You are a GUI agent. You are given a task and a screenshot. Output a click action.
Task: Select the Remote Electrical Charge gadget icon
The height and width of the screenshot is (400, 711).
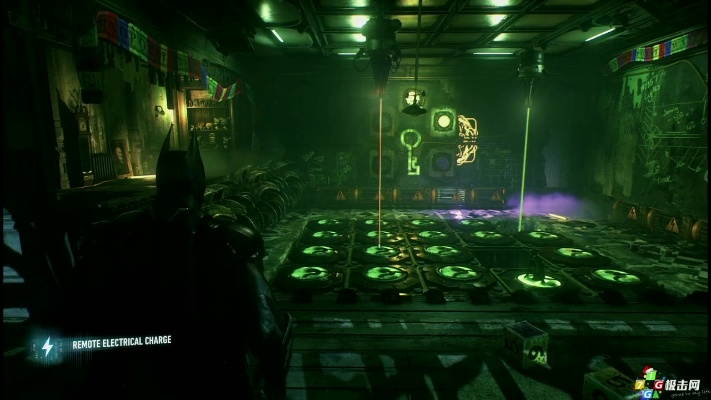[x=47, y=345]
